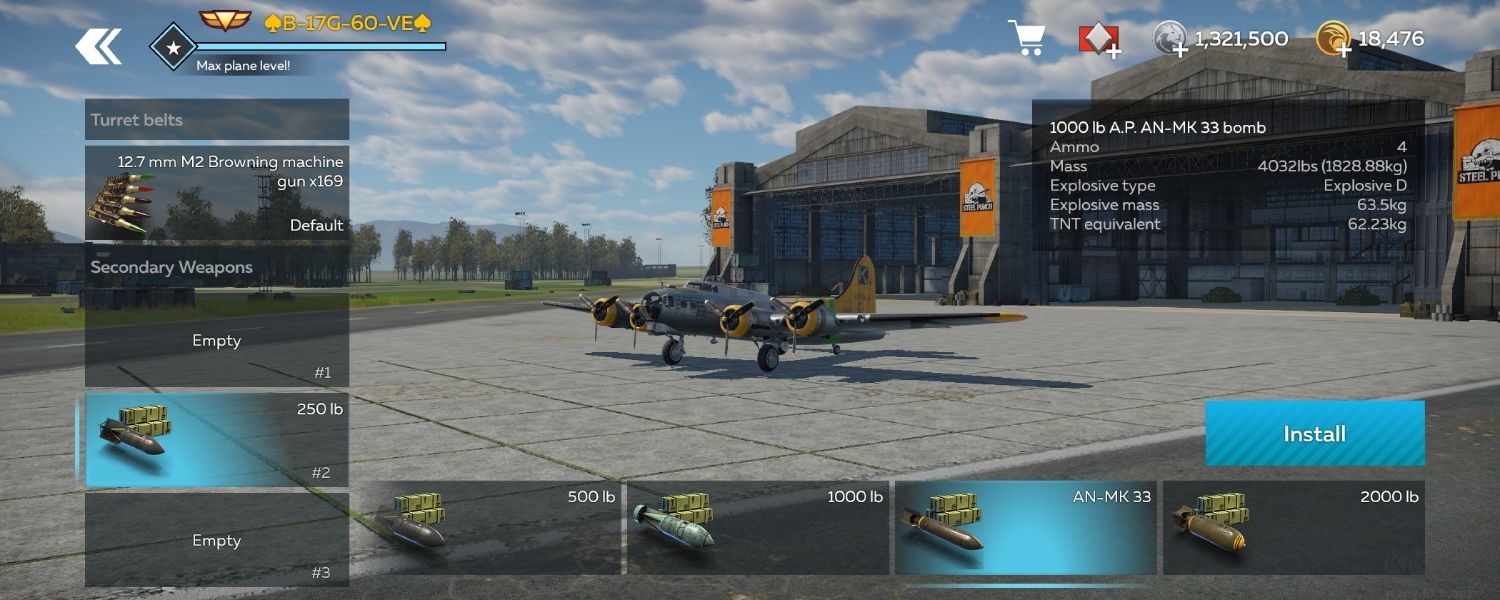Pick the 500 lb bomb option
This screenshot has width=1500, height=600.
click(490, 527)
